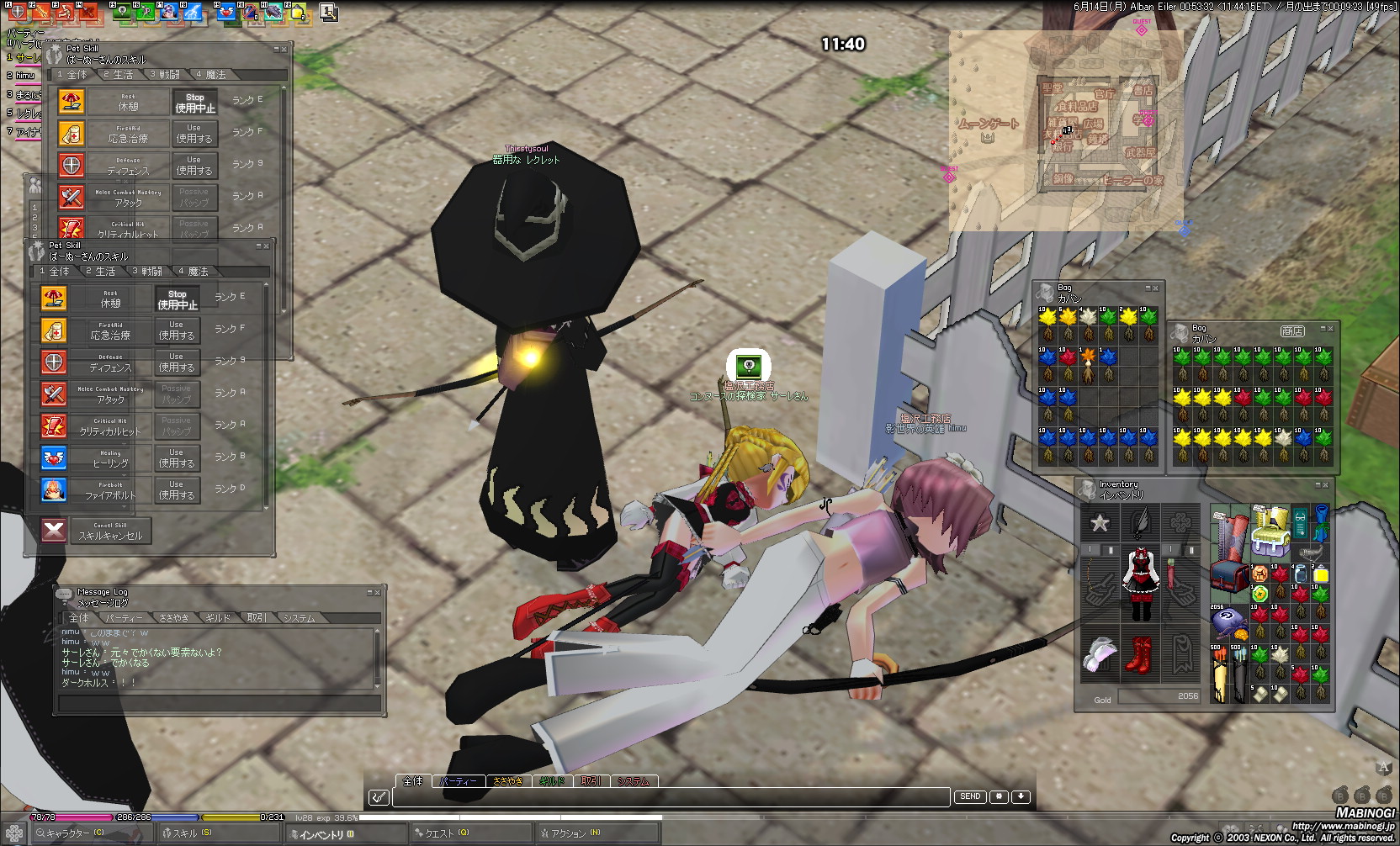
Task: Show the システム tab in Message Log
Action: click(x=299, y=618)
